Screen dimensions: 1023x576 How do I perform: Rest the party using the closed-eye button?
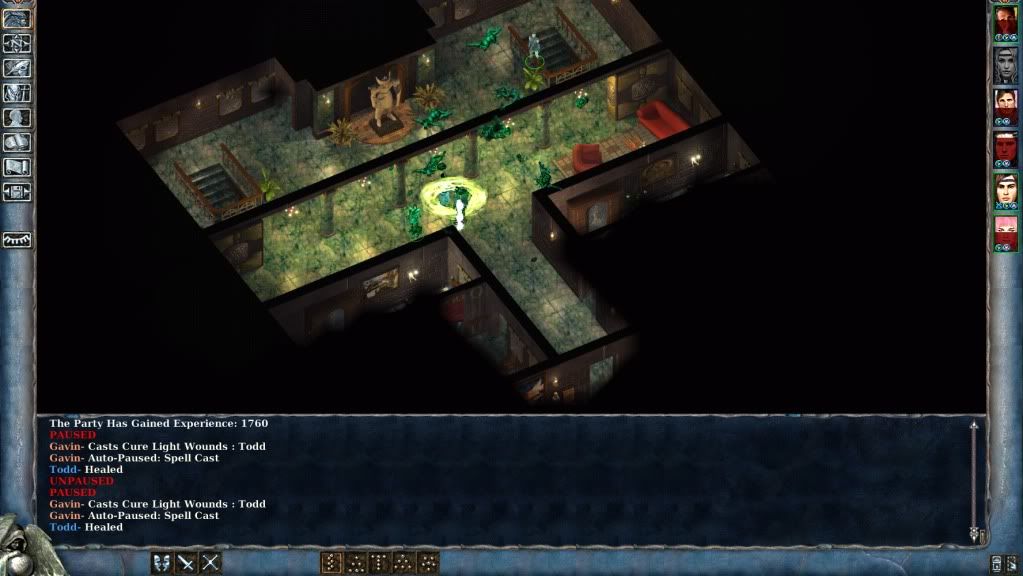coord(17,240)
